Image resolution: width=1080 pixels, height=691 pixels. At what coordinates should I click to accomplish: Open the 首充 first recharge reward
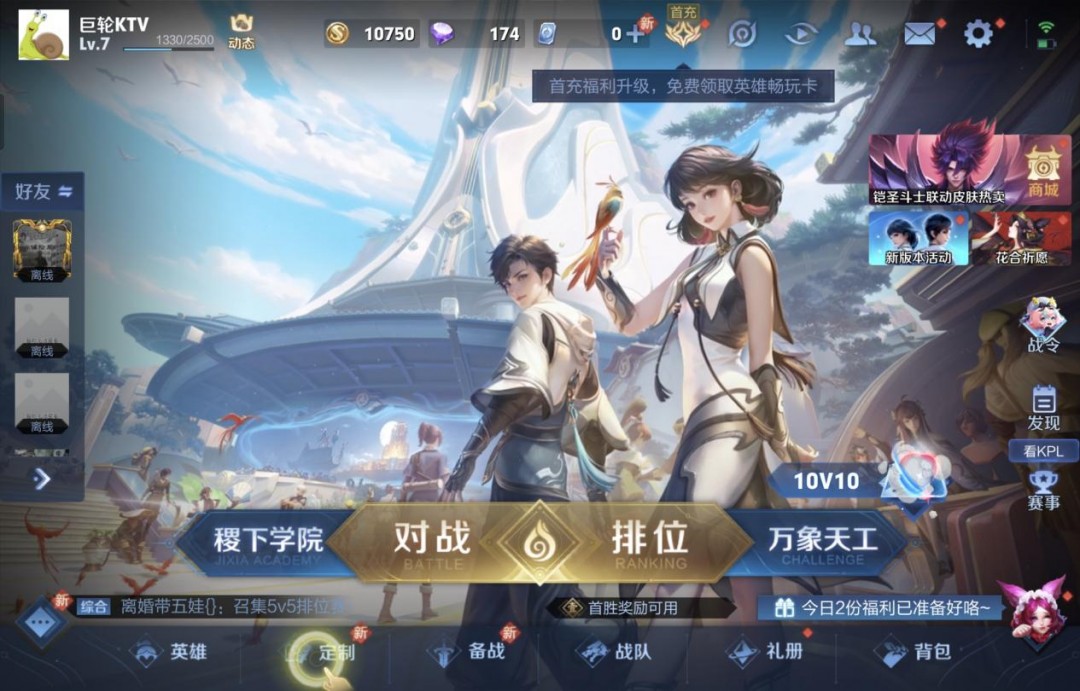(x=683, y=32)
